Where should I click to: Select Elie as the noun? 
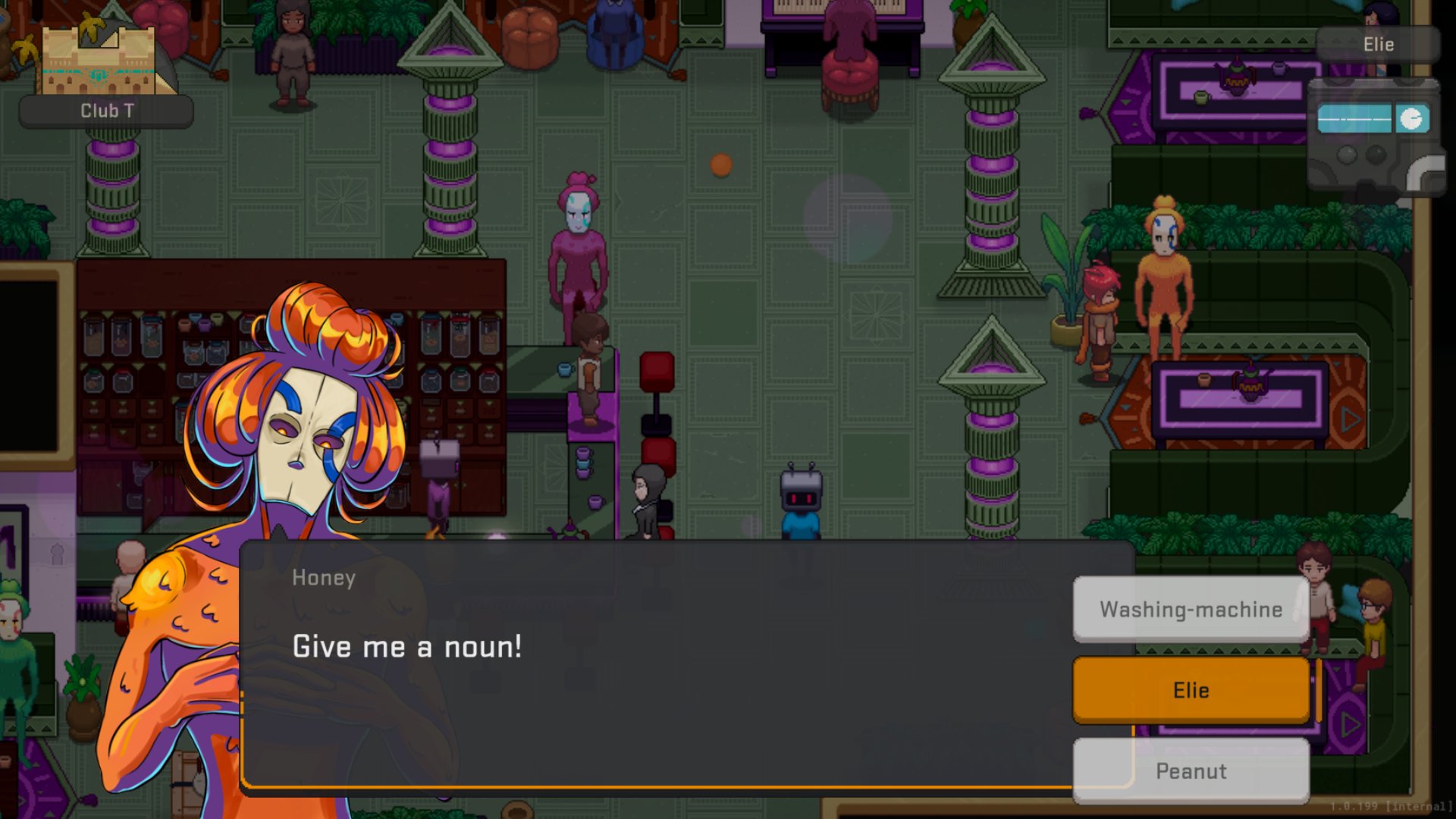(x=1191, y=690)
